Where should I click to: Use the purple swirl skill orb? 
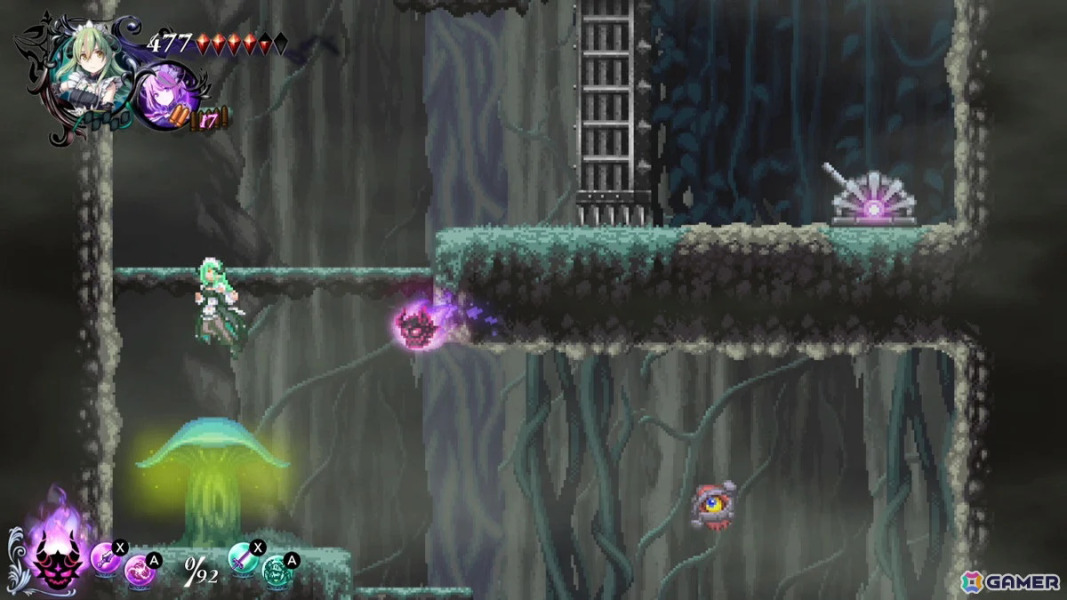[x=138, y=571]
